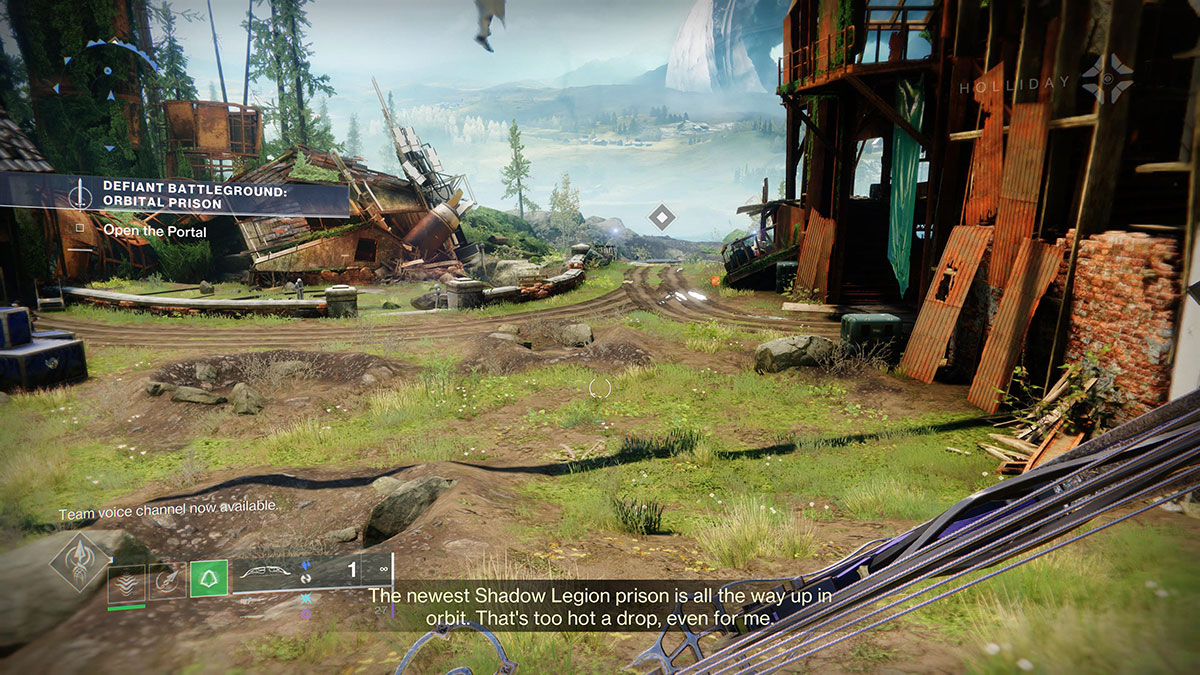Trigger the green class ability icon
The width and height of the screenshot is (1200, 675).
(x=209, y=579)
